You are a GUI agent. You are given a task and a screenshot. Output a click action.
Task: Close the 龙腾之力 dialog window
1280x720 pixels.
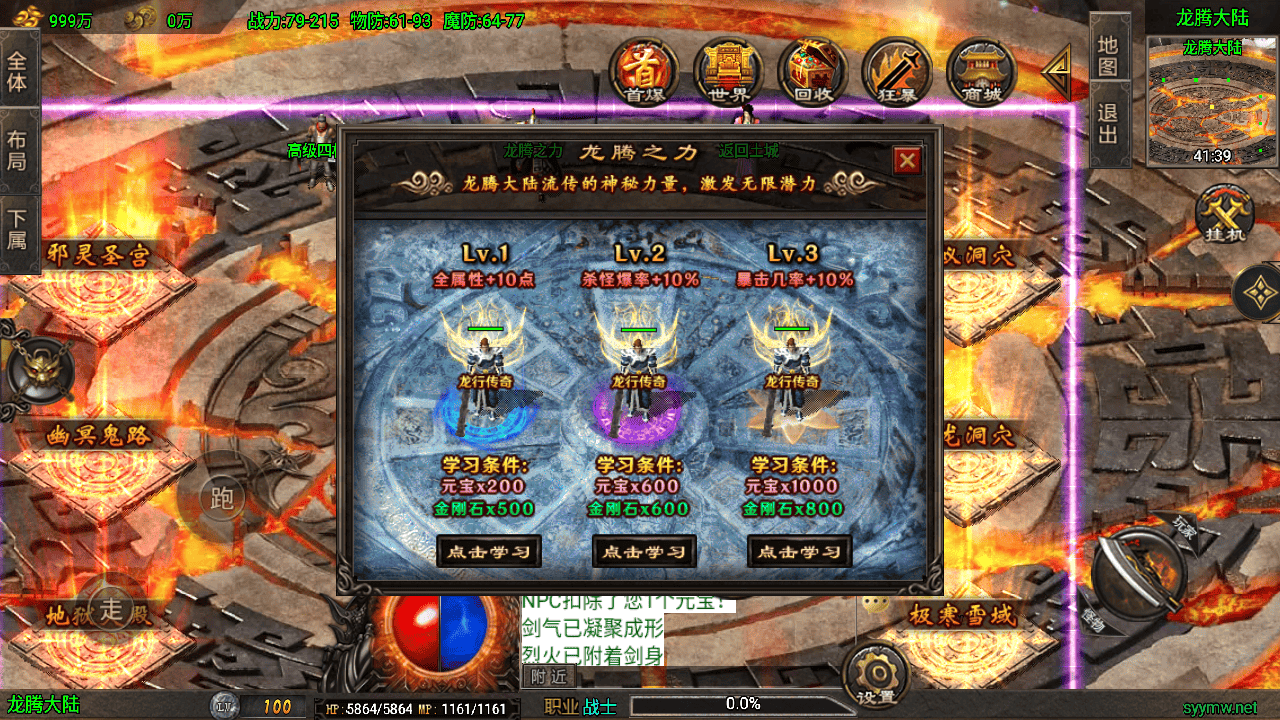907,160
